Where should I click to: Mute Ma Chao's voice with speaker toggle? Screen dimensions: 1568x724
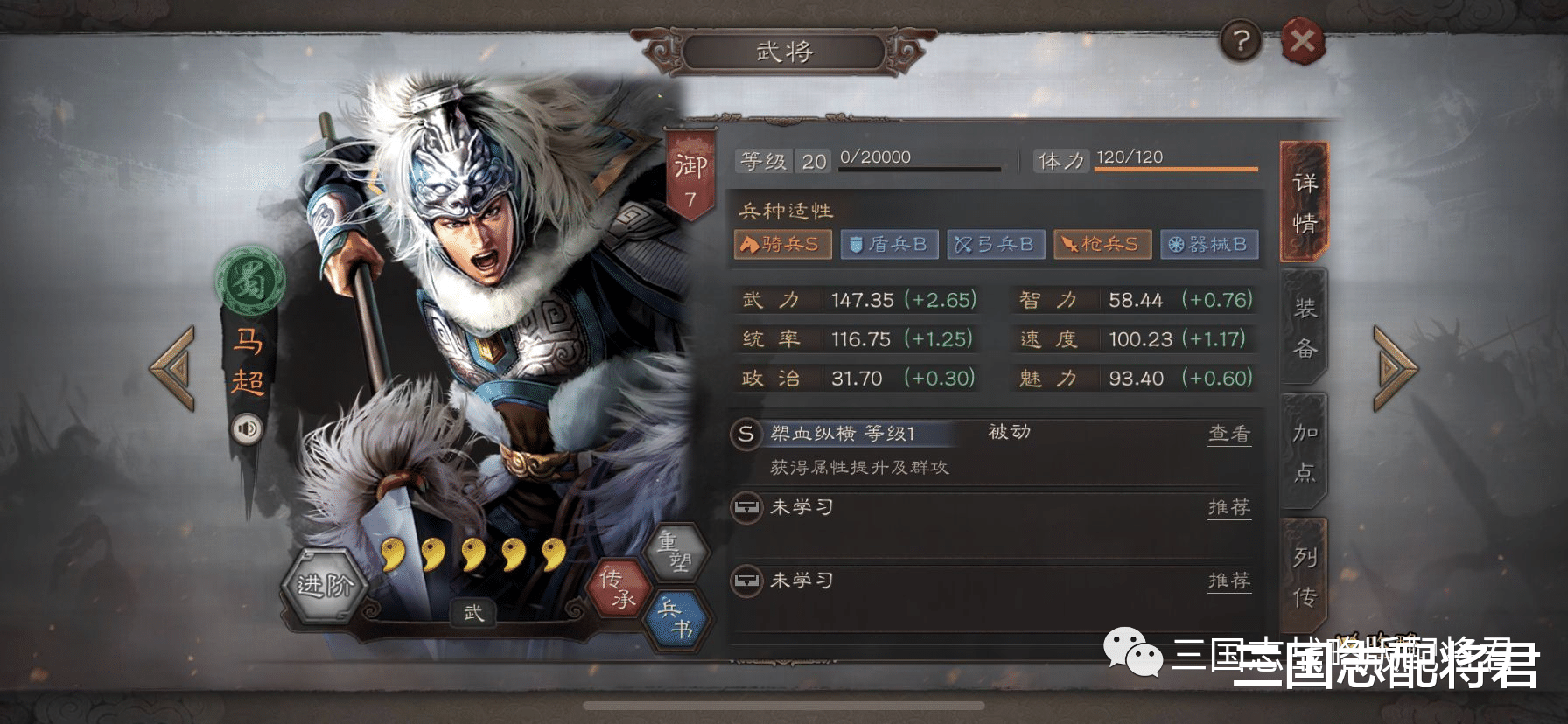[246, 428]
